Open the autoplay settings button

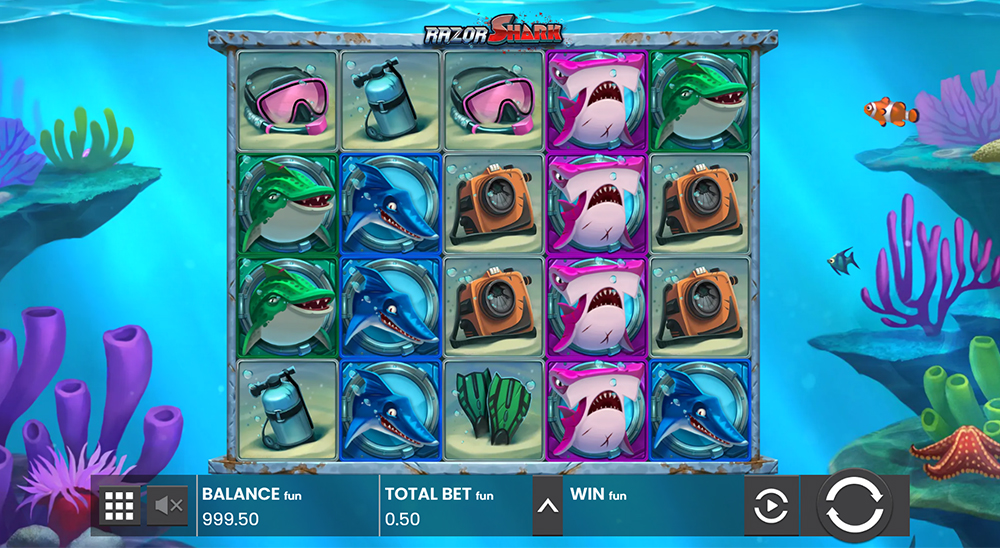coord(770,507)
